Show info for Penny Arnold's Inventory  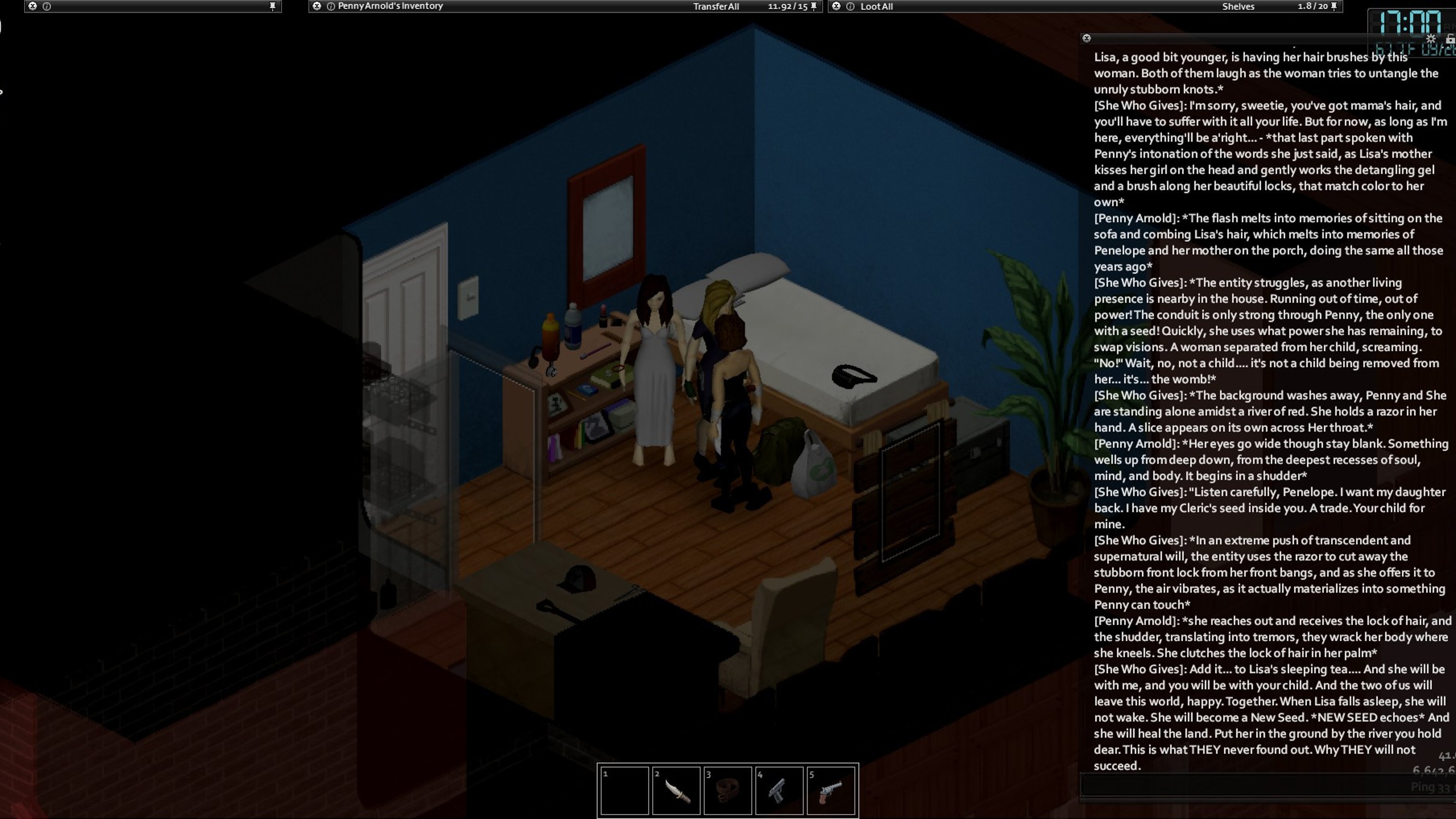coord(331,6)
